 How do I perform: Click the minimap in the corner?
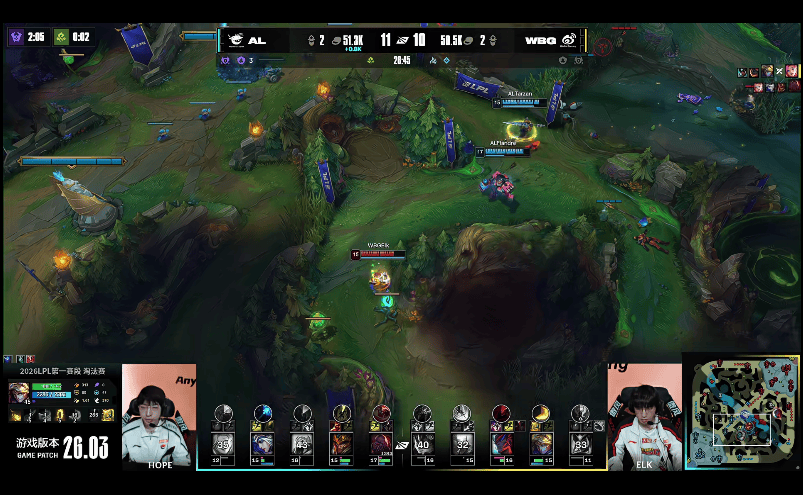click(x=742, y=411)
